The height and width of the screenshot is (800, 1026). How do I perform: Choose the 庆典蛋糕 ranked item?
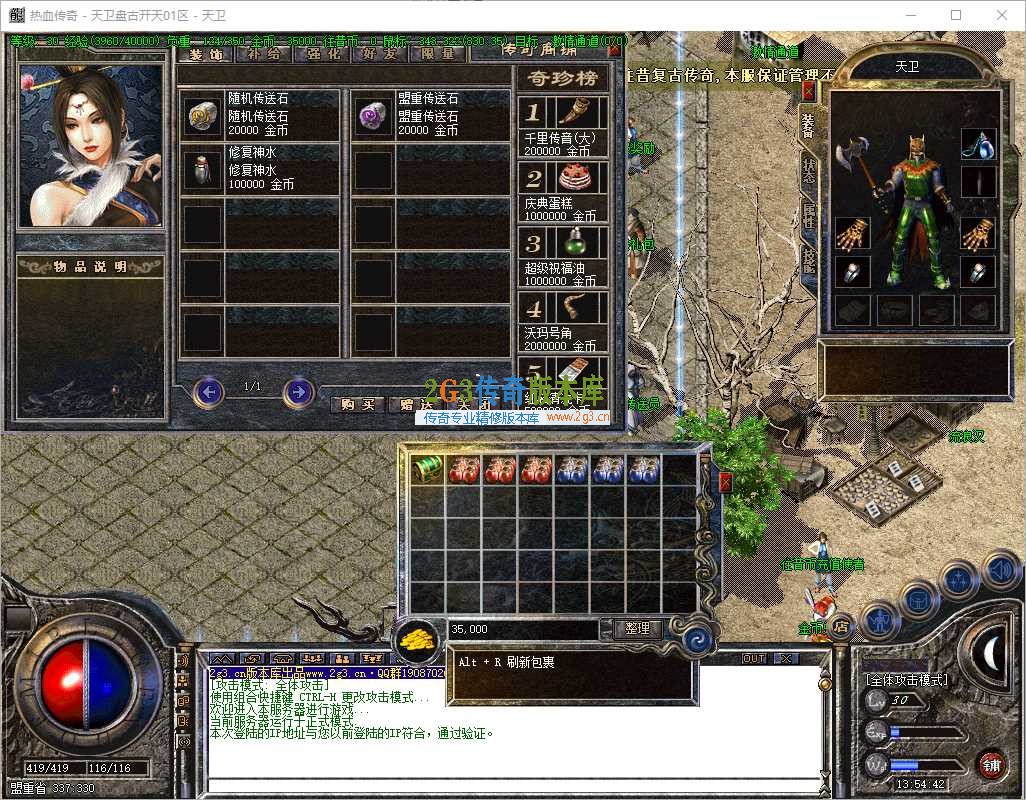tap(562, 192)
